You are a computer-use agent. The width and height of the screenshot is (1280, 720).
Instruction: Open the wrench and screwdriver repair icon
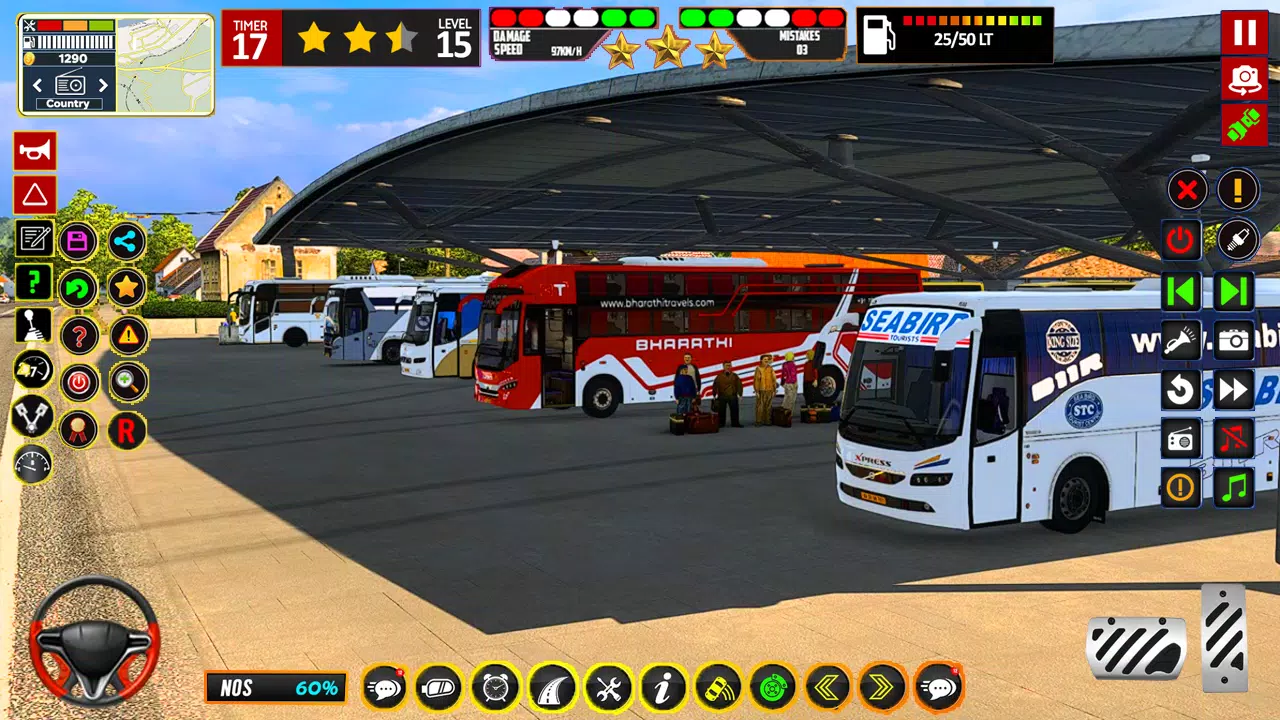[x=607, y=688]
